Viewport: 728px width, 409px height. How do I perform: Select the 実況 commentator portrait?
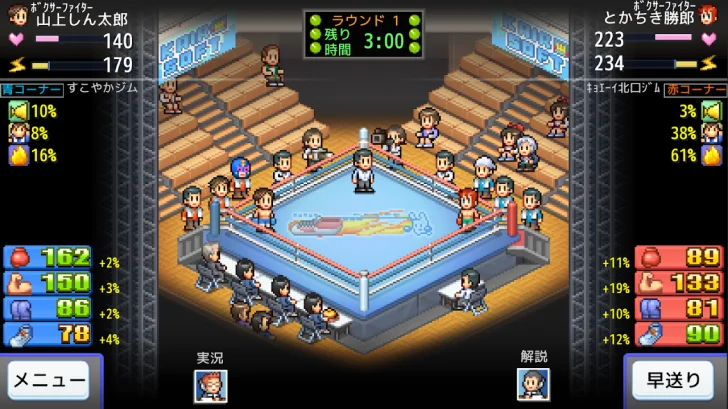coord(210,385)
